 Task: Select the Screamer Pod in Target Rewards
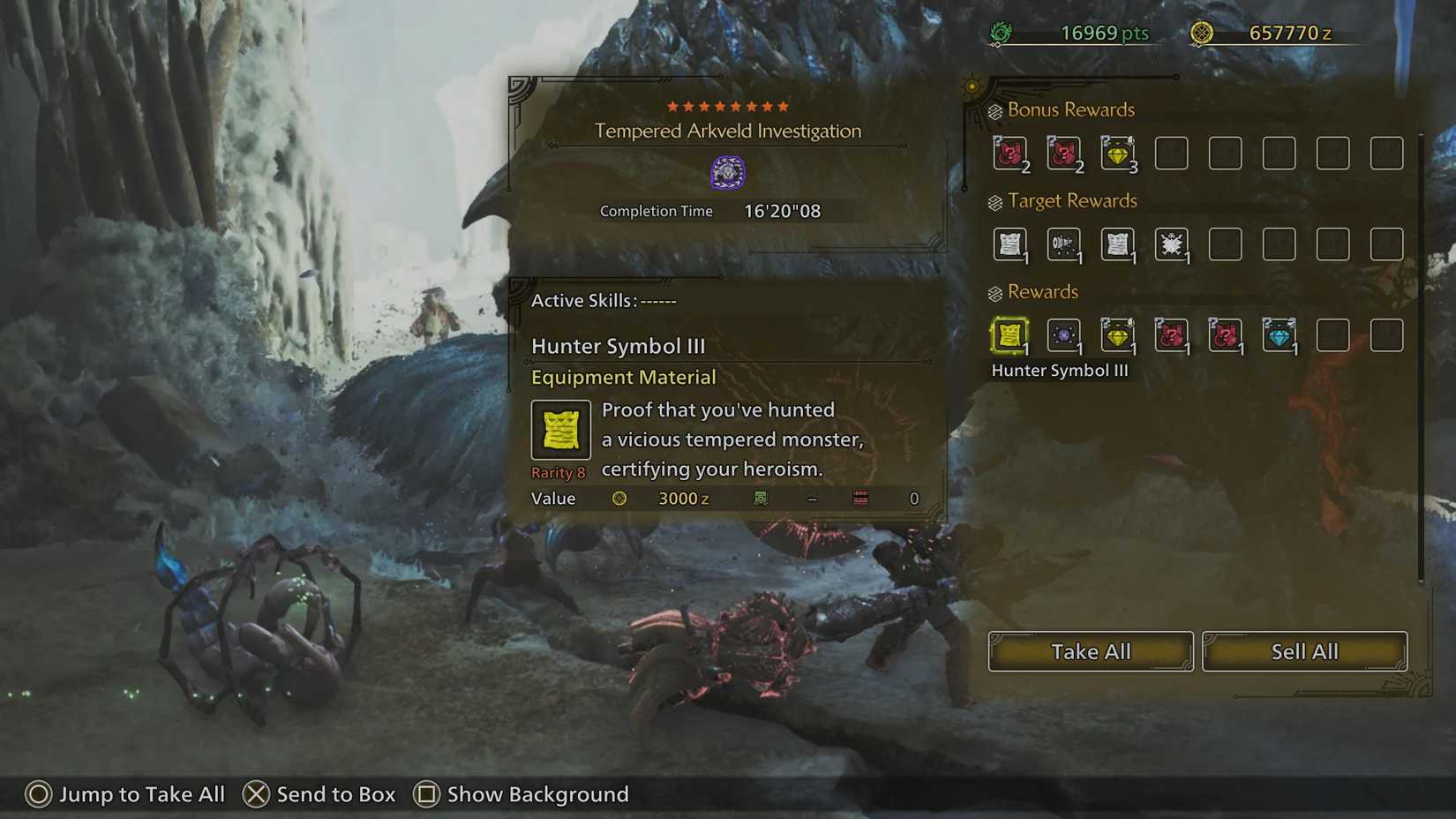pyautogui.click(x=1063, y=245)
